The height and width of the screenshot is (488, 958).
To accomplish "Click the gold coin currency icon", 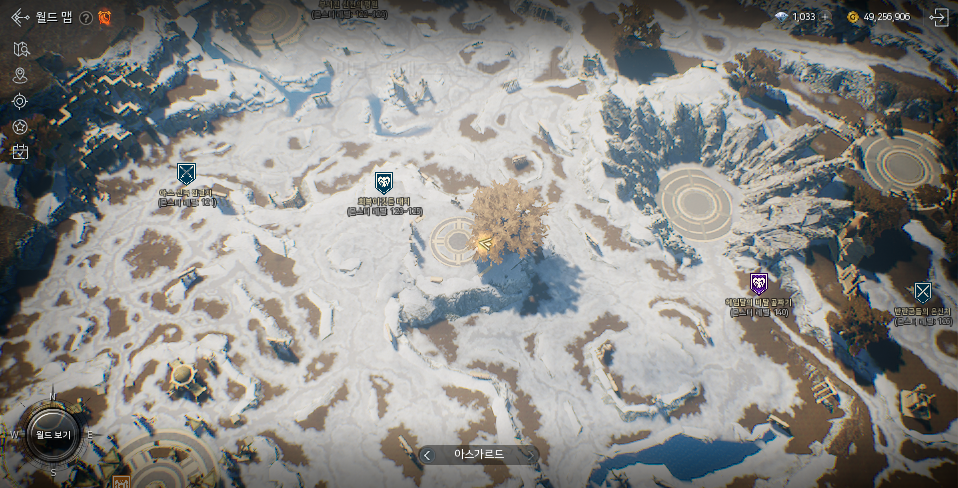I will click(x=852, y=17).
